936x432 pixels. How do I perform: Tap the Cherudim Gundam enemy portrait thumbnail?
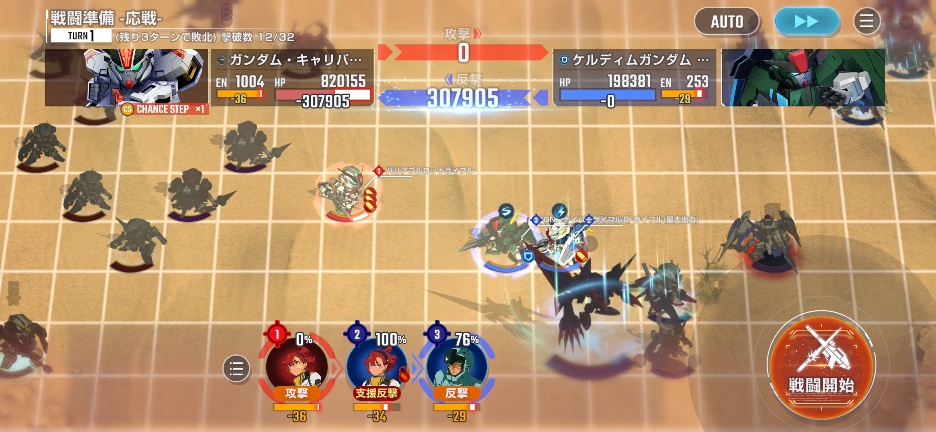(x=803, y=78)
